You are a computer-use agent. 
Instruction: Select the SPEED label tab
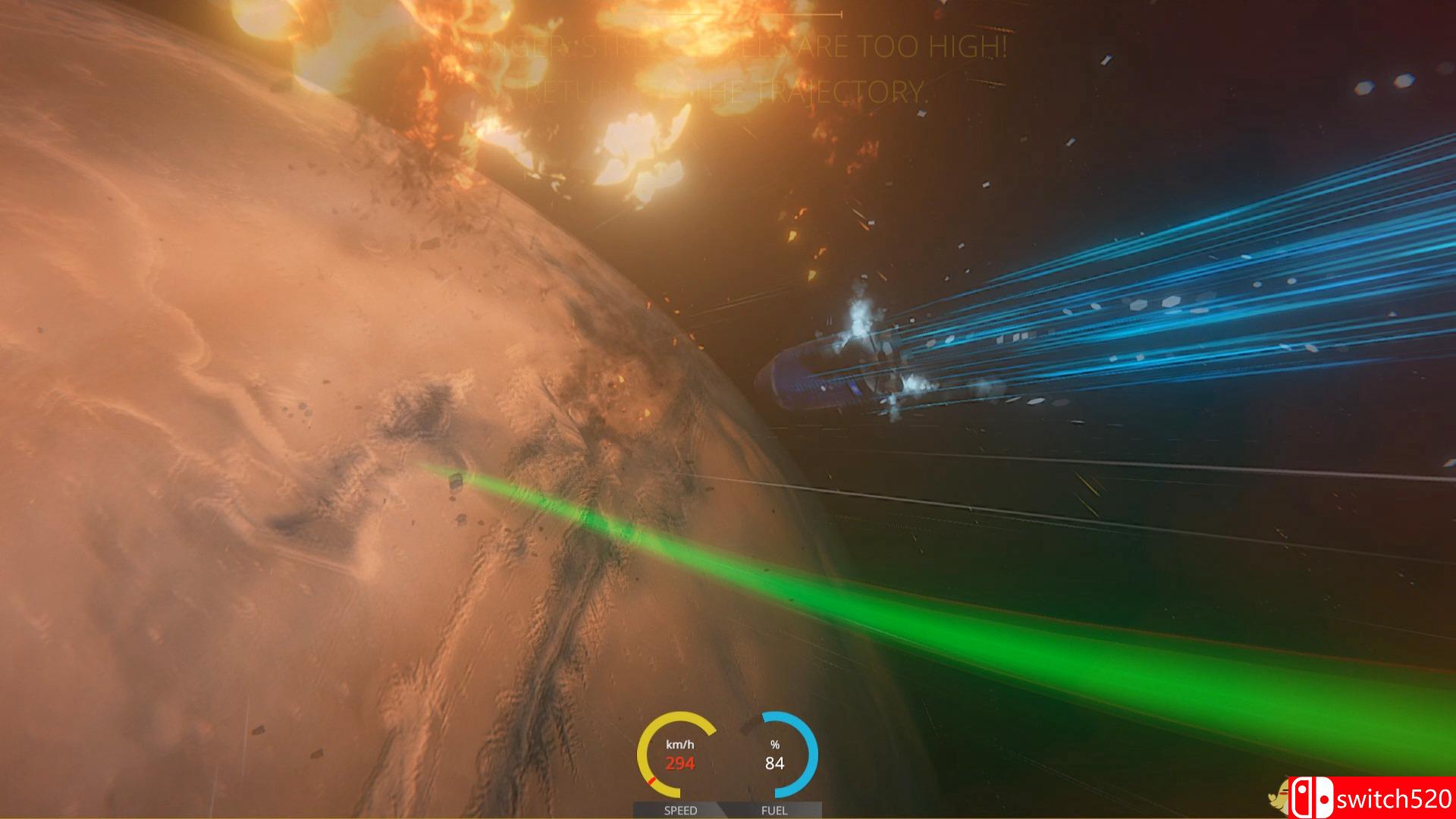click(681, 811)
